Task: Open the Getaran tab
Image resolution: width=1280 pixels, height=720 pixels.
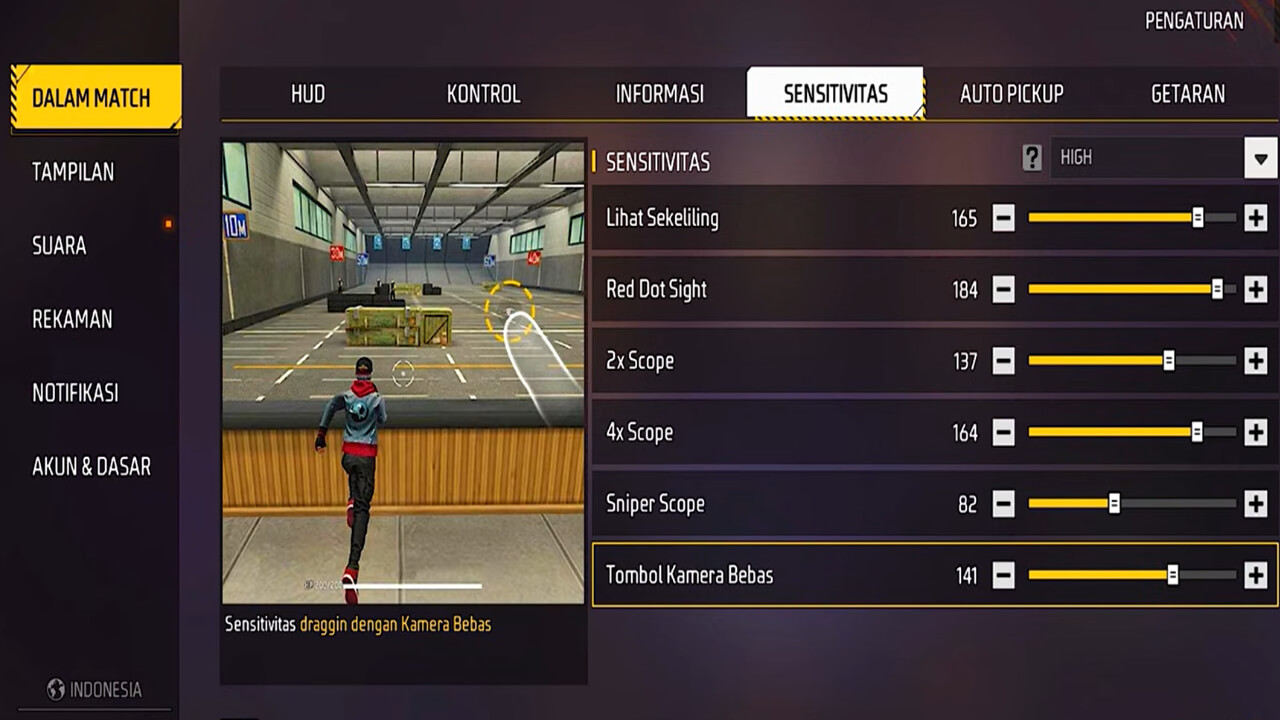Action: (1187, 94)
